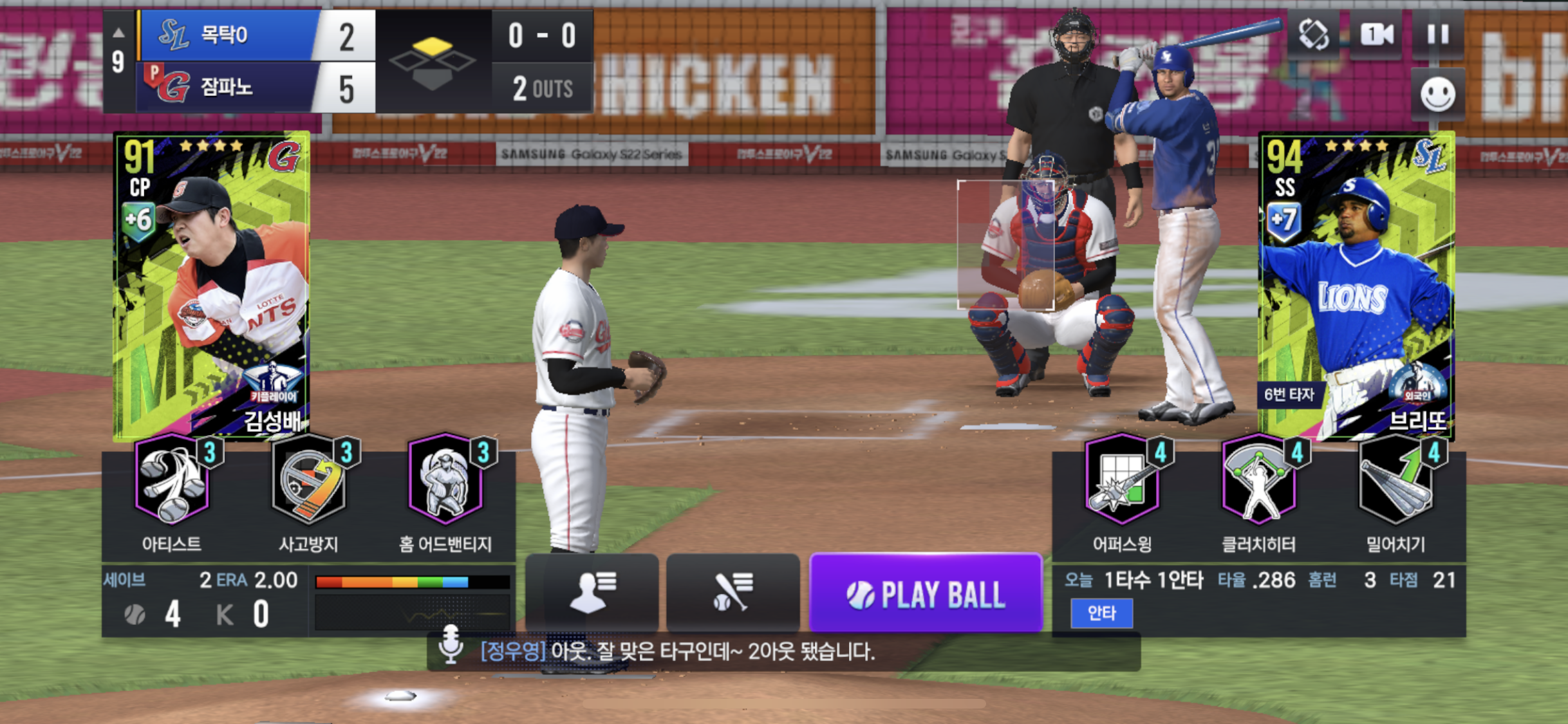Inspect the 홈 어드밴티지 skill icon
The image size is (1568, 724).
pyautogui.click(x=445, y=479)
